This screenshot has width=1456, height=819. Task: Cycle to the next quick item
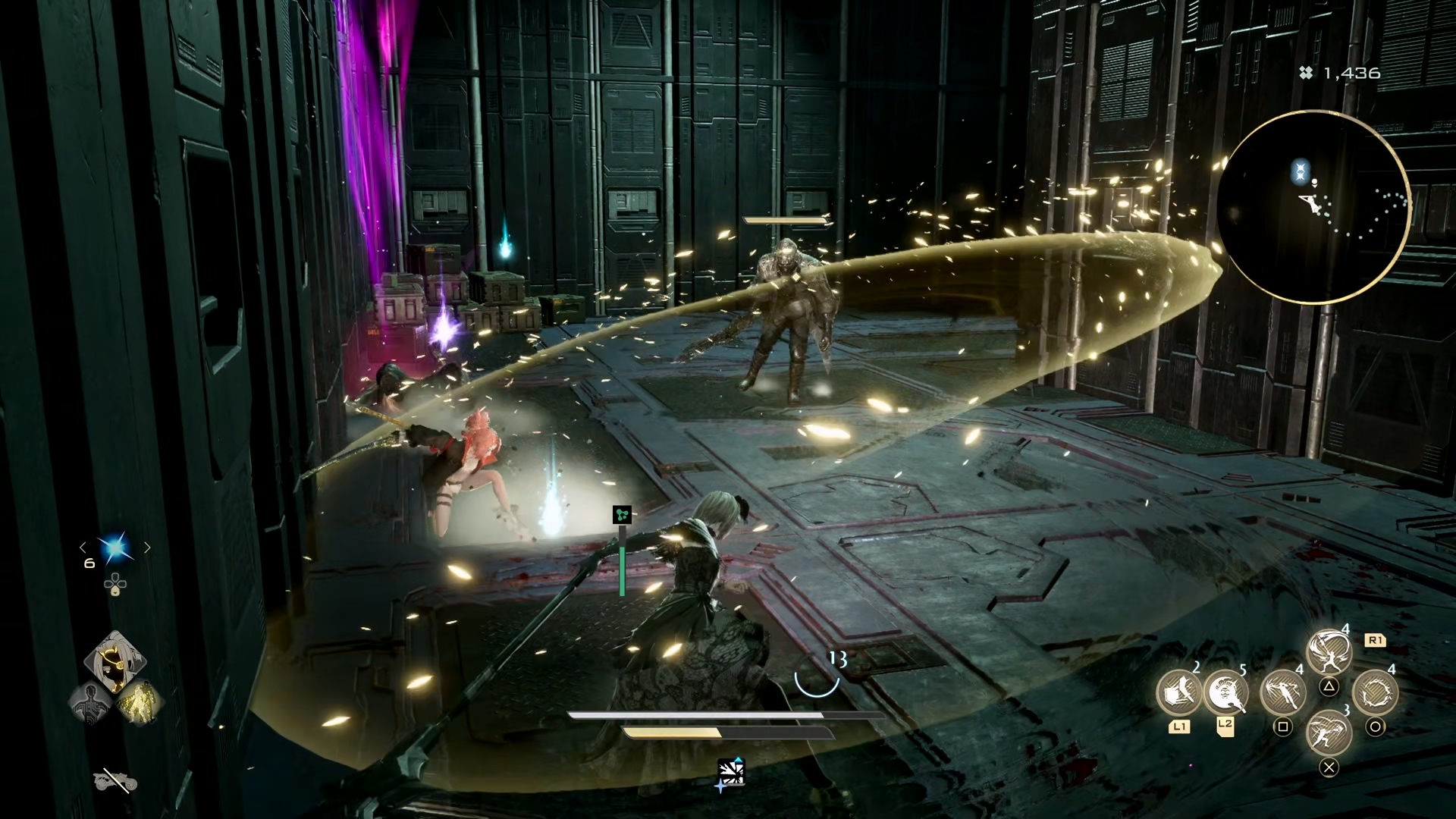(147, 548)
